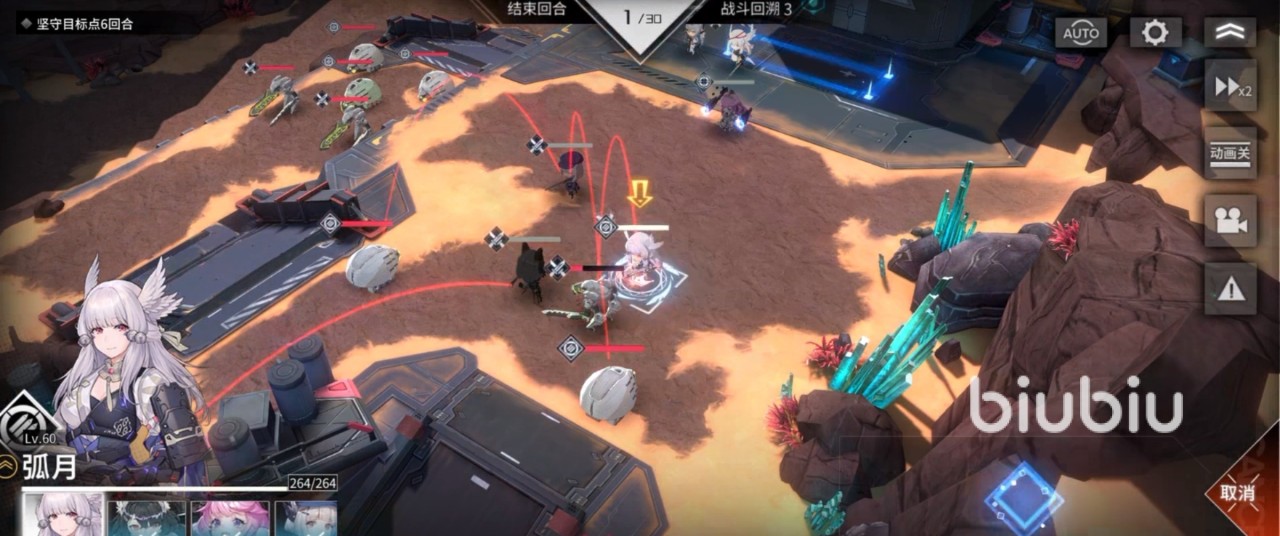Switch the camera view with the camera icon
The height and width of the screenshot is (536, 1280).
(1230, 221)
